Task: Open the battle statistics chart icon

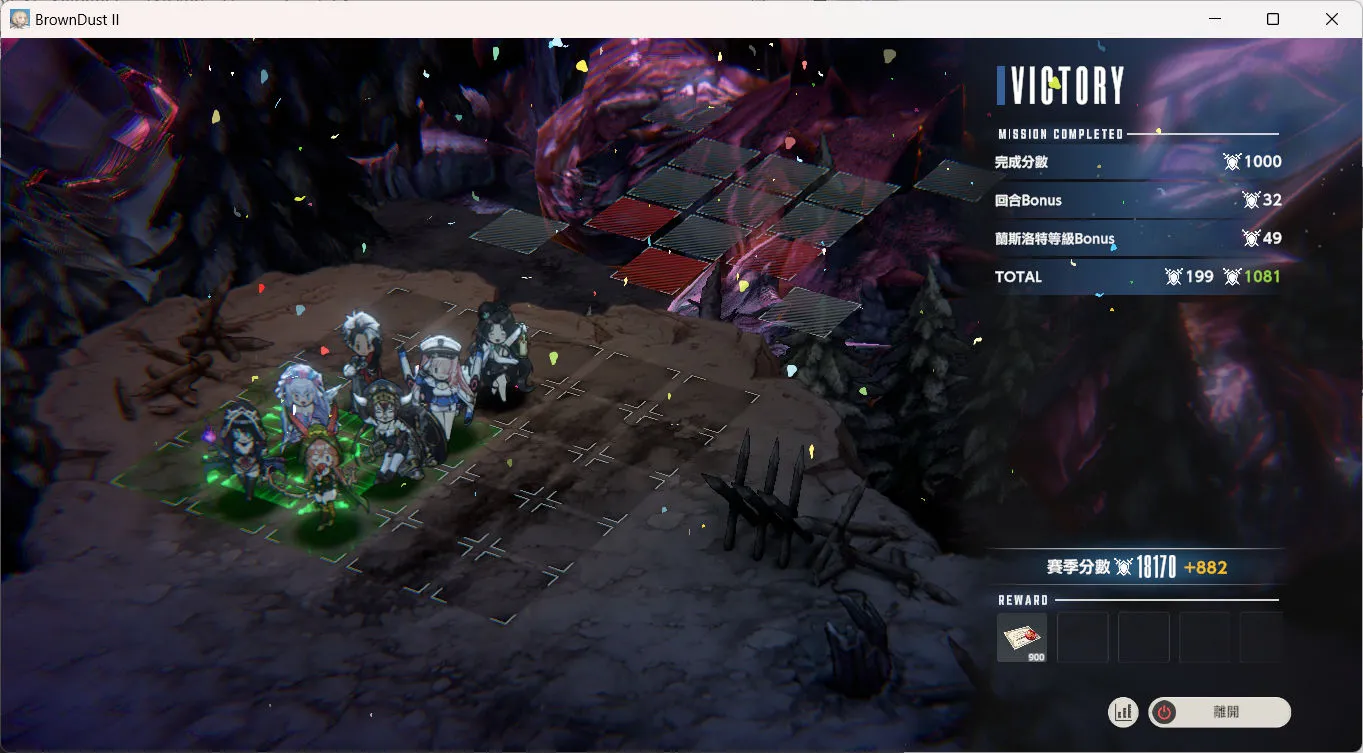Action: point(1123,712)
